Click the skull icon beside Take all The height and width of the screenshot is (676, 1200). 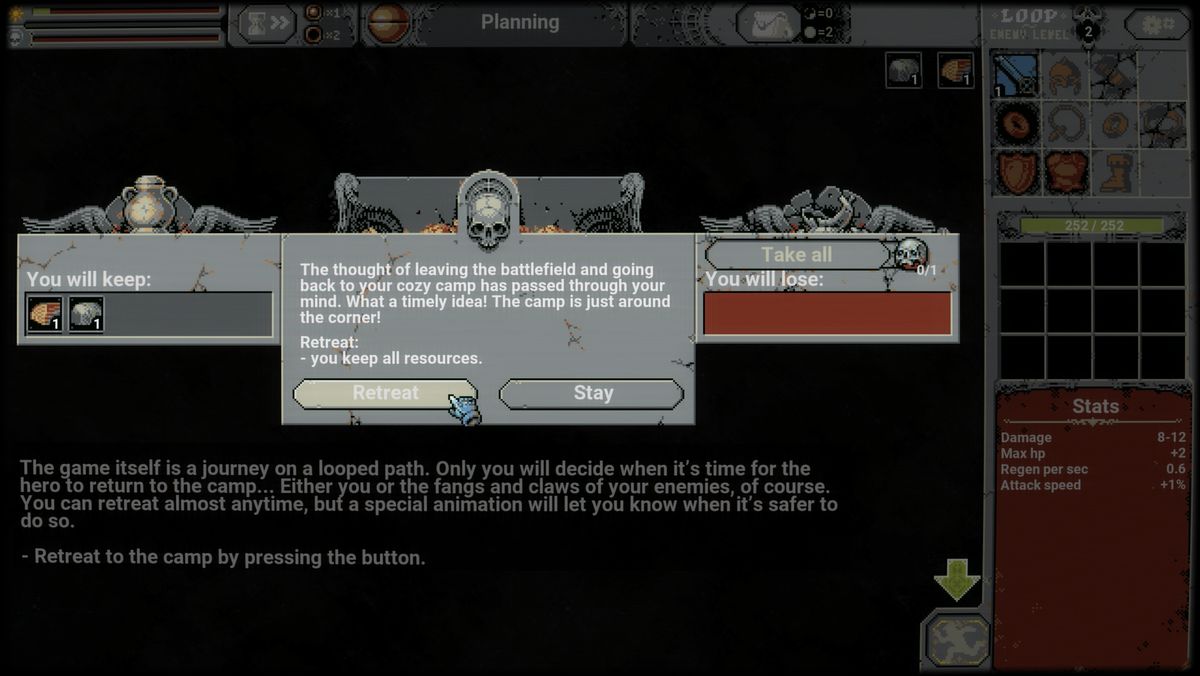[x=909, y=254]
